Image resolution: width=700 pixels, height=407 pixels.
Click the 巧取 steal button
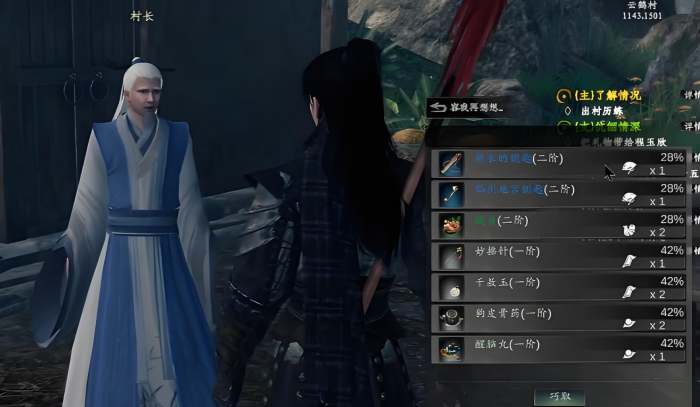pyautogui.click(x=559, y=397)
